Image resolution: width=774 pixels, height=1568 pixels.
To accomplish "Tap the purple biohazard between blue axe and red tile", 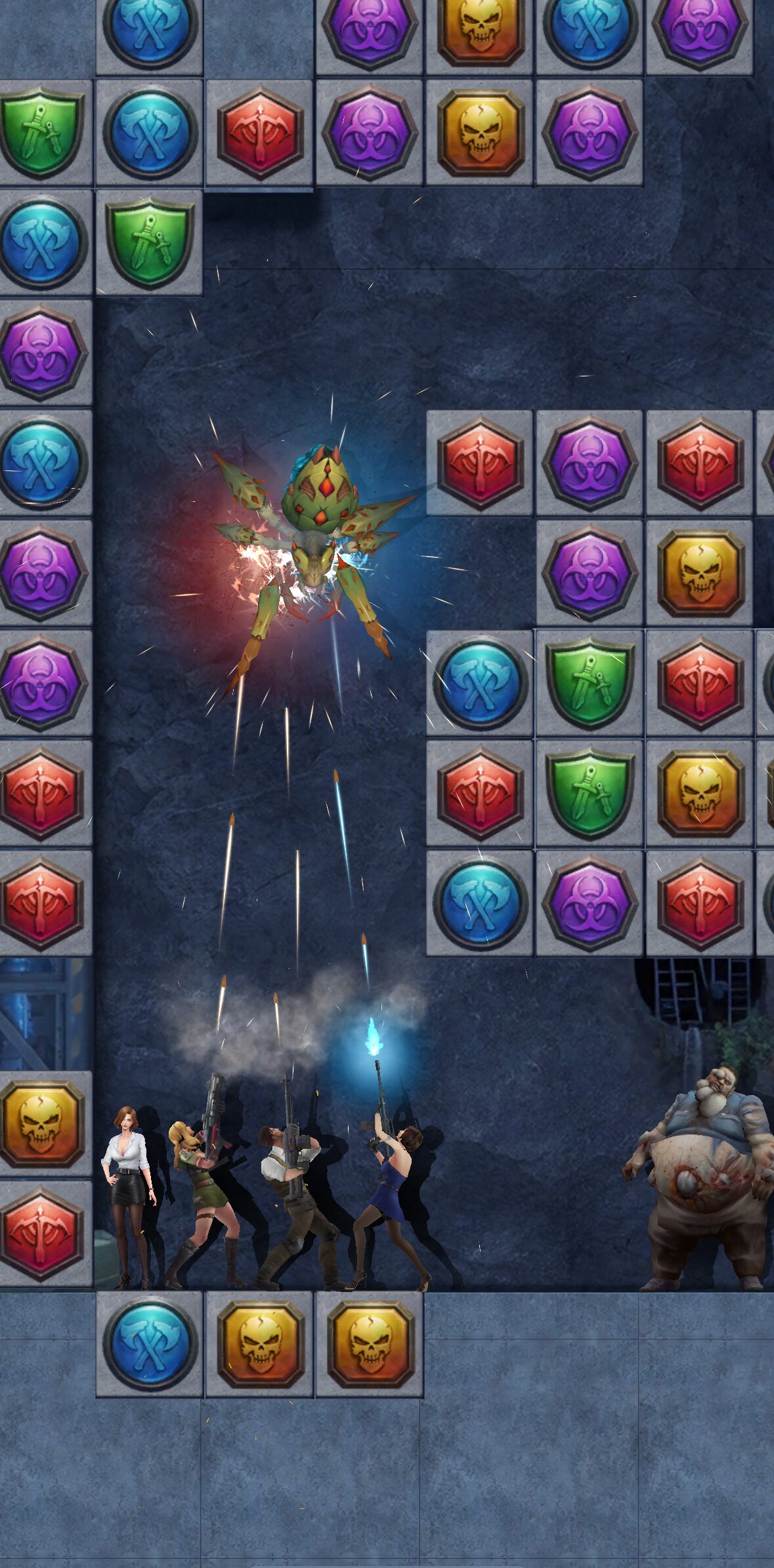I will pos(589,903).
